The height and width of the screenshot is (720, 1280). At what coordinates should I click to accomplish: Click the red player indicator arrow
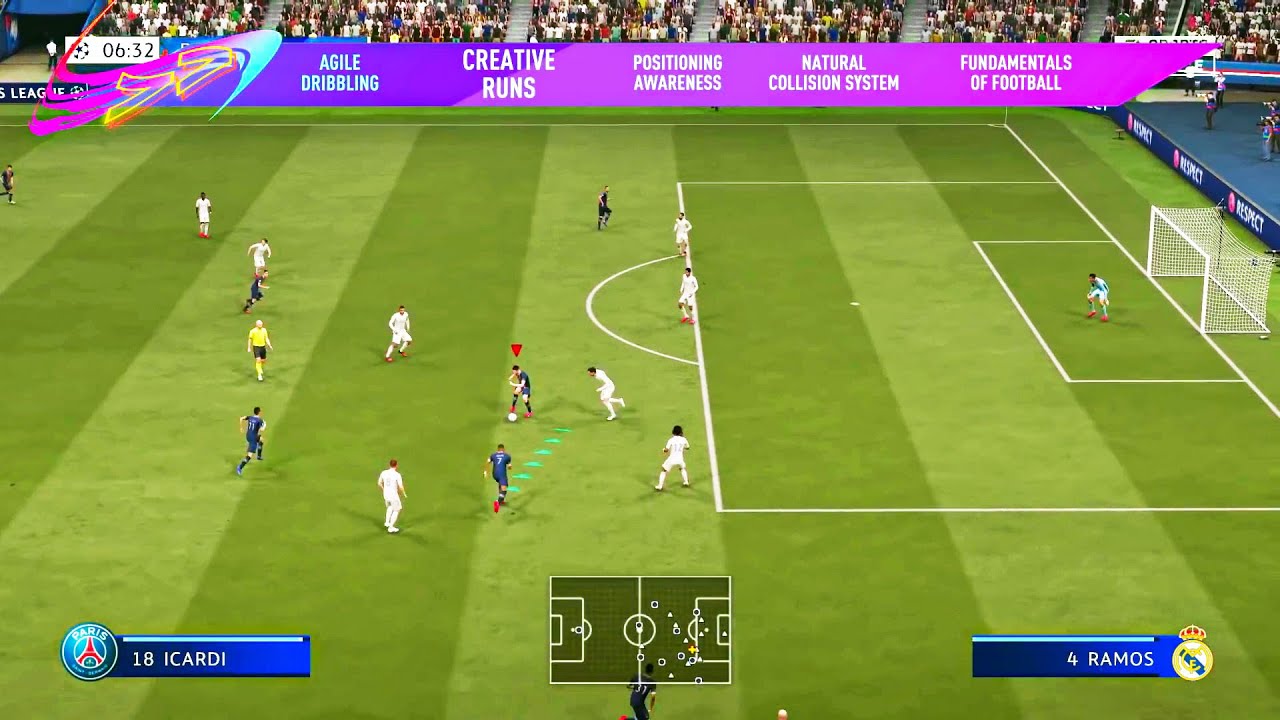pyautogui.click(x=517, y=351)
